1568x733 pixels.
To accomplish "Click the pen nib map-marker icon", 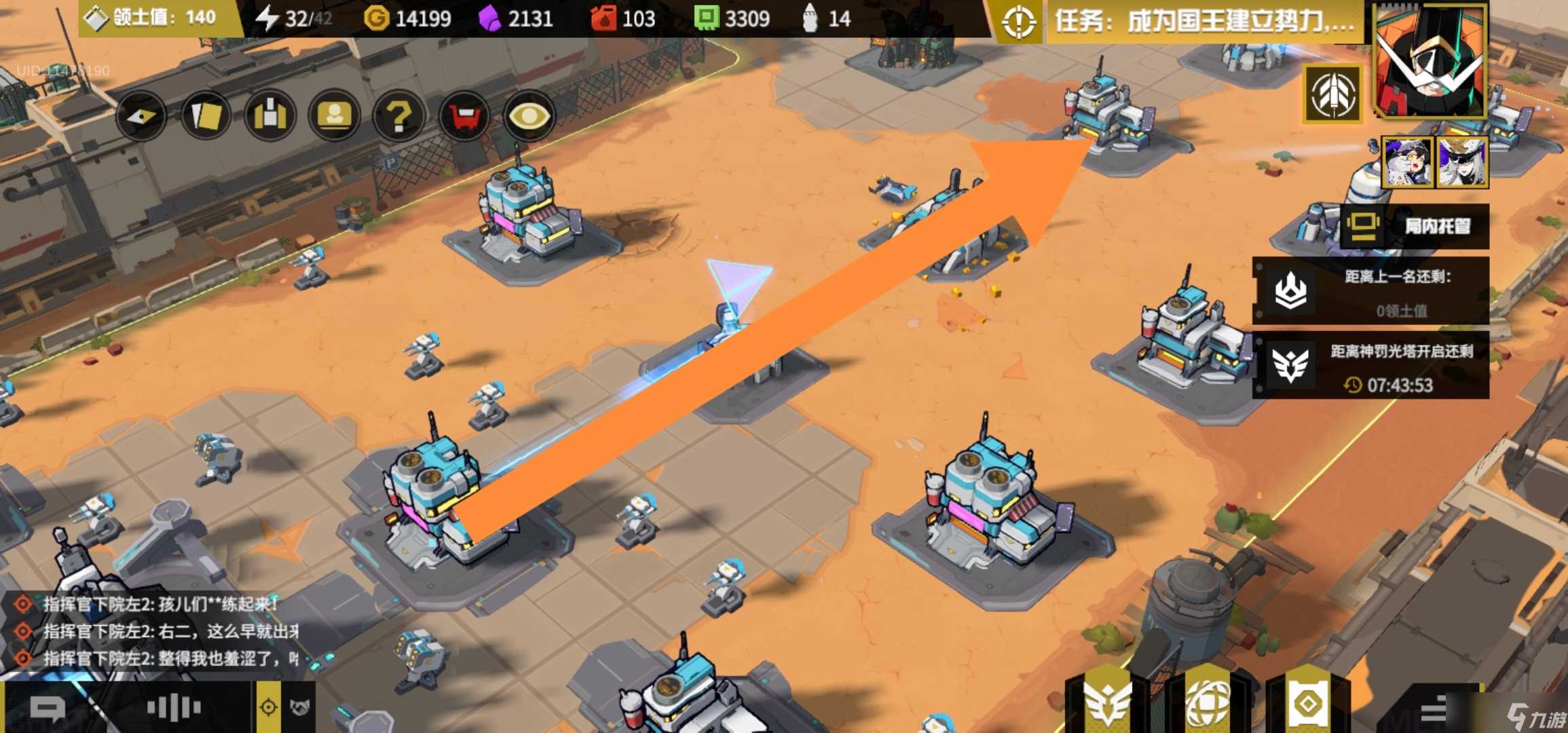I will tap(141, 117).
